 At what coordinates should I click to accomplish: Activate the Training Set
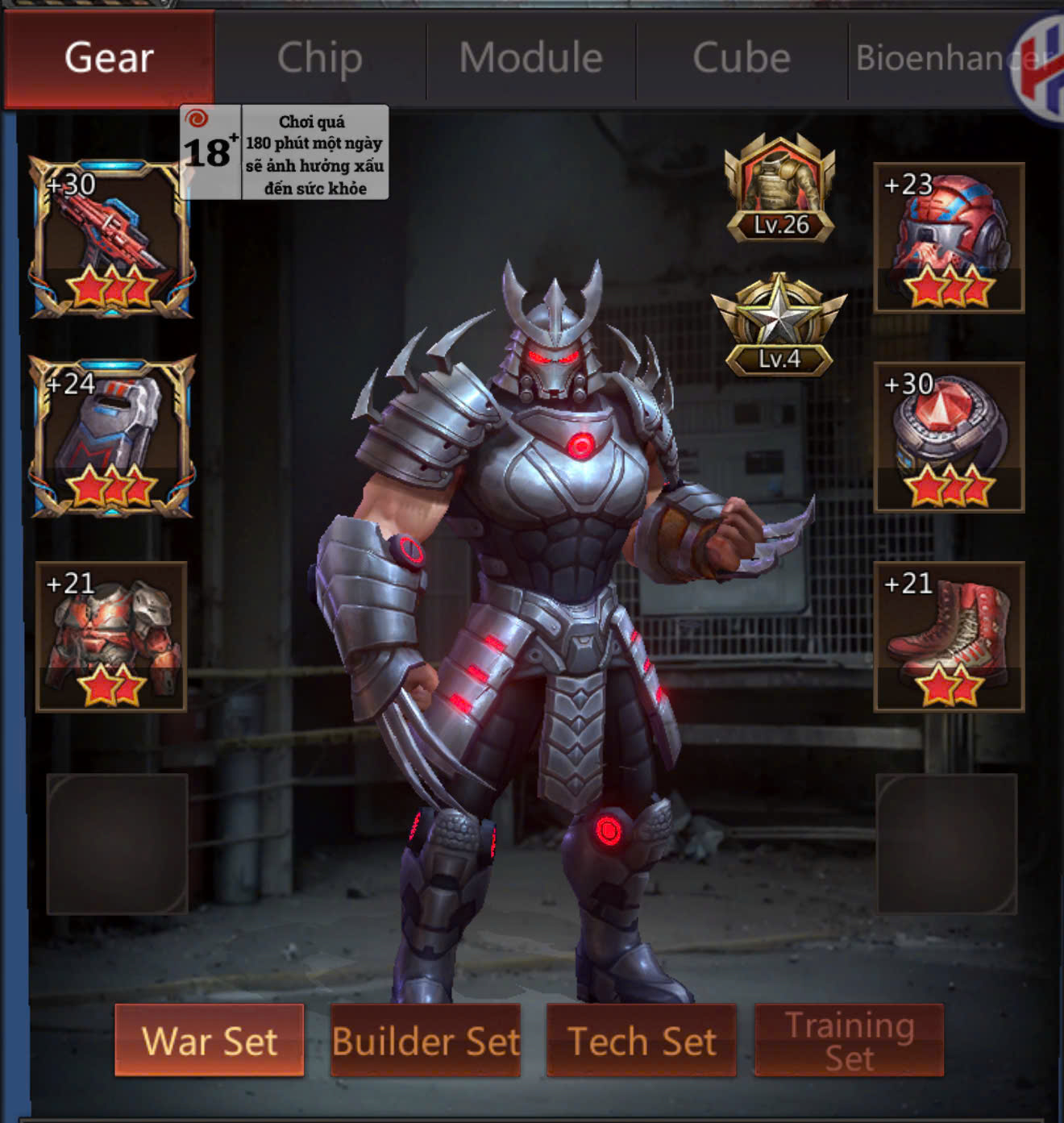849,1040
